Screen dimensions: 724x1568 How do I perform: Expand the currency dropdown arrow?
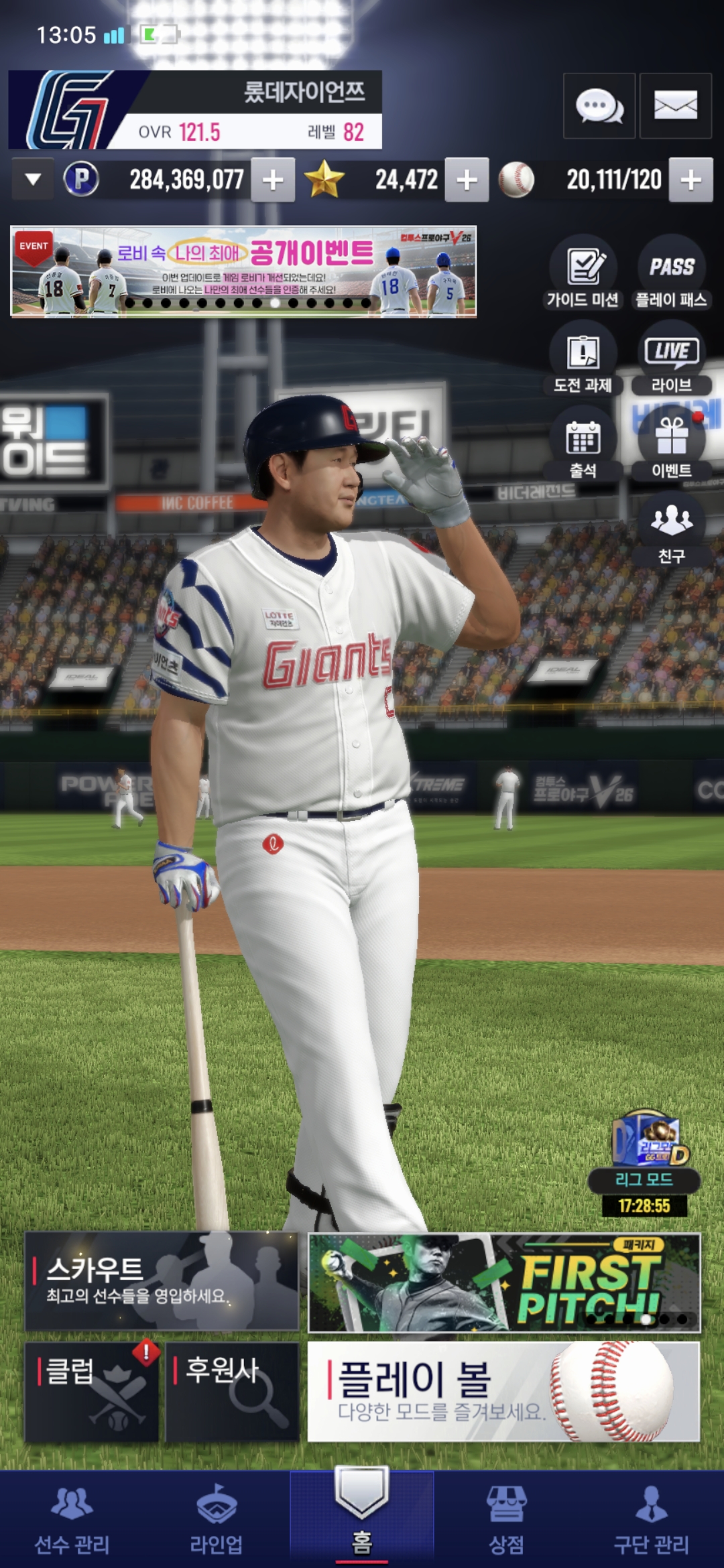pos(33,180)
